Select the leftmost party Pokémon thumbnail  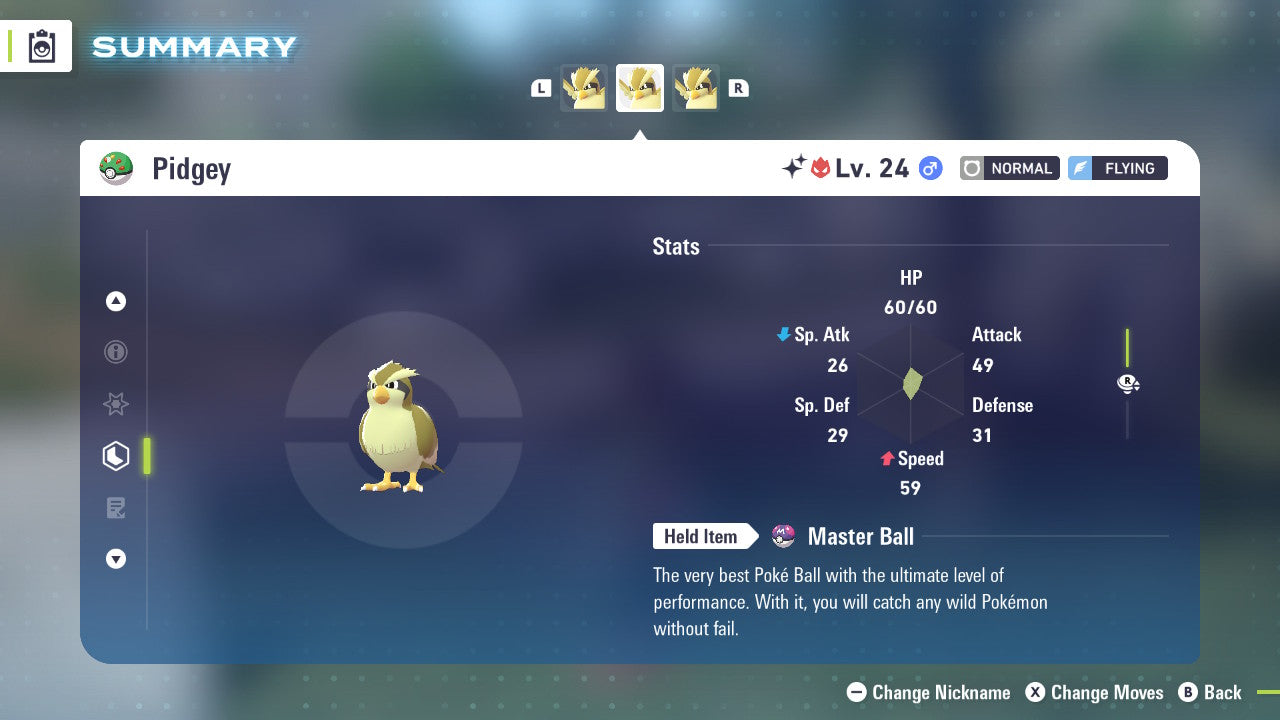[585, 87]
